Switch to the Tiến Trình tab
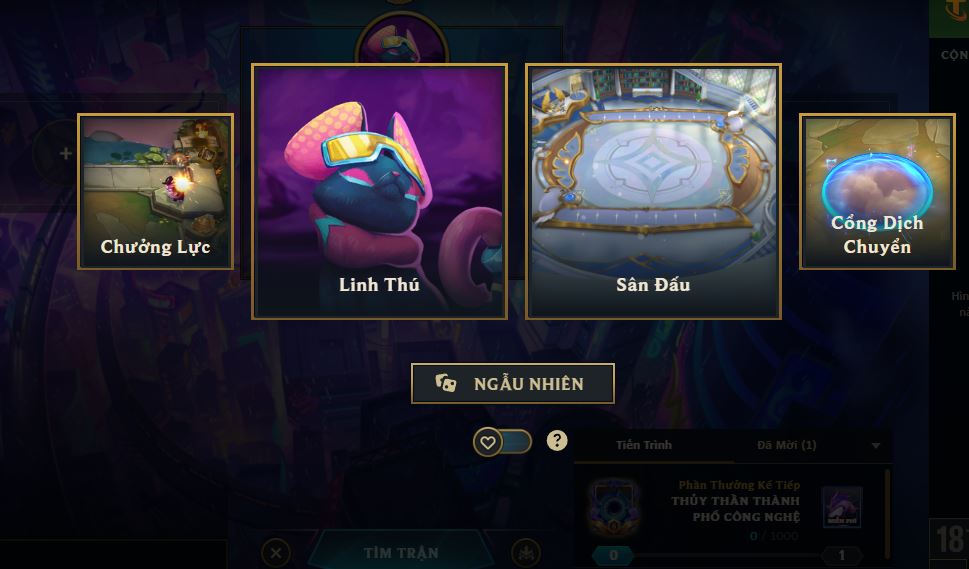This screenshot has width=969, height=569. (x=644, y=445)
